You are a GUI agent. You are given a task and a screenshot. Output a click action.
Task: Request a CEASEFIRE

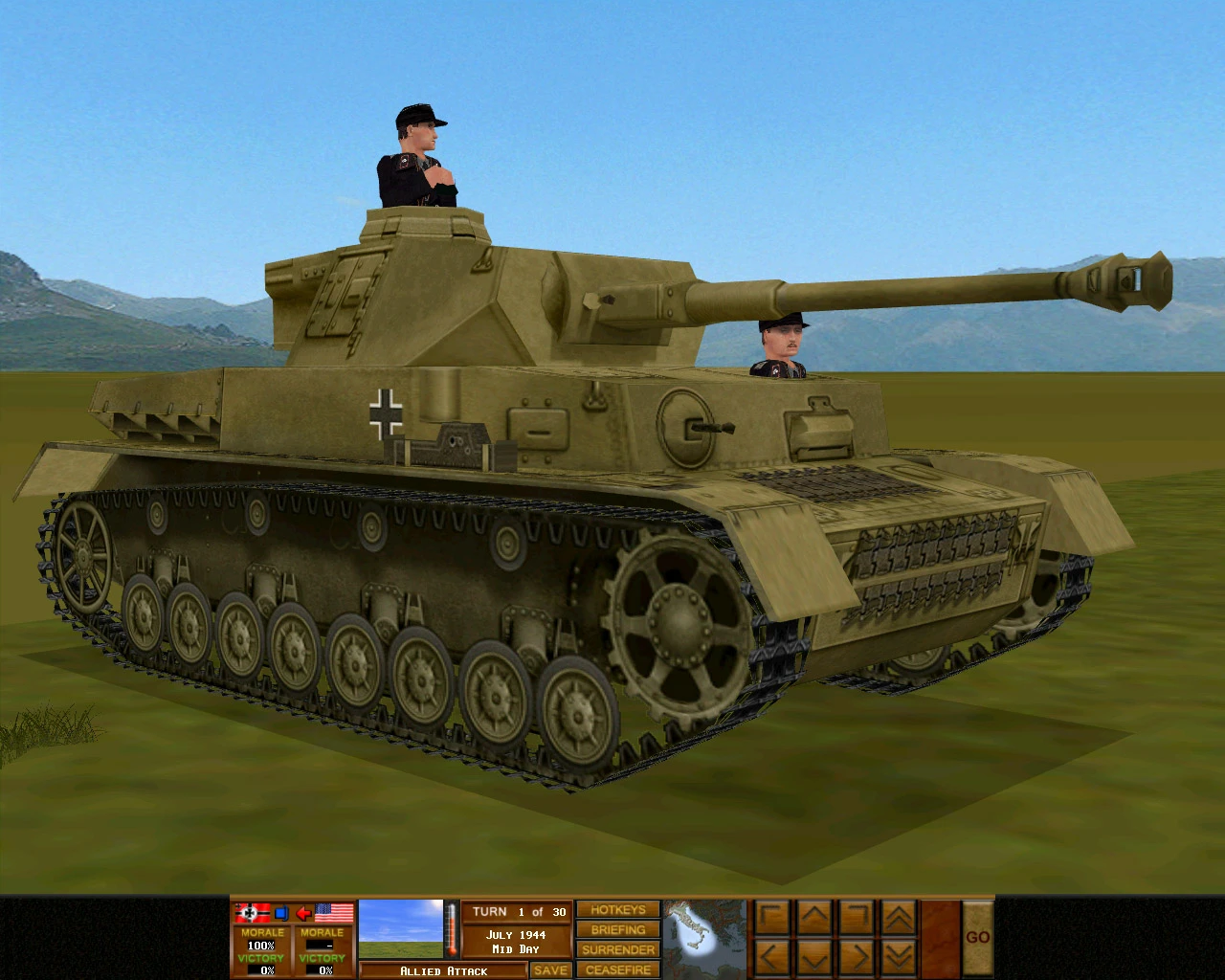tap(617, 969)
